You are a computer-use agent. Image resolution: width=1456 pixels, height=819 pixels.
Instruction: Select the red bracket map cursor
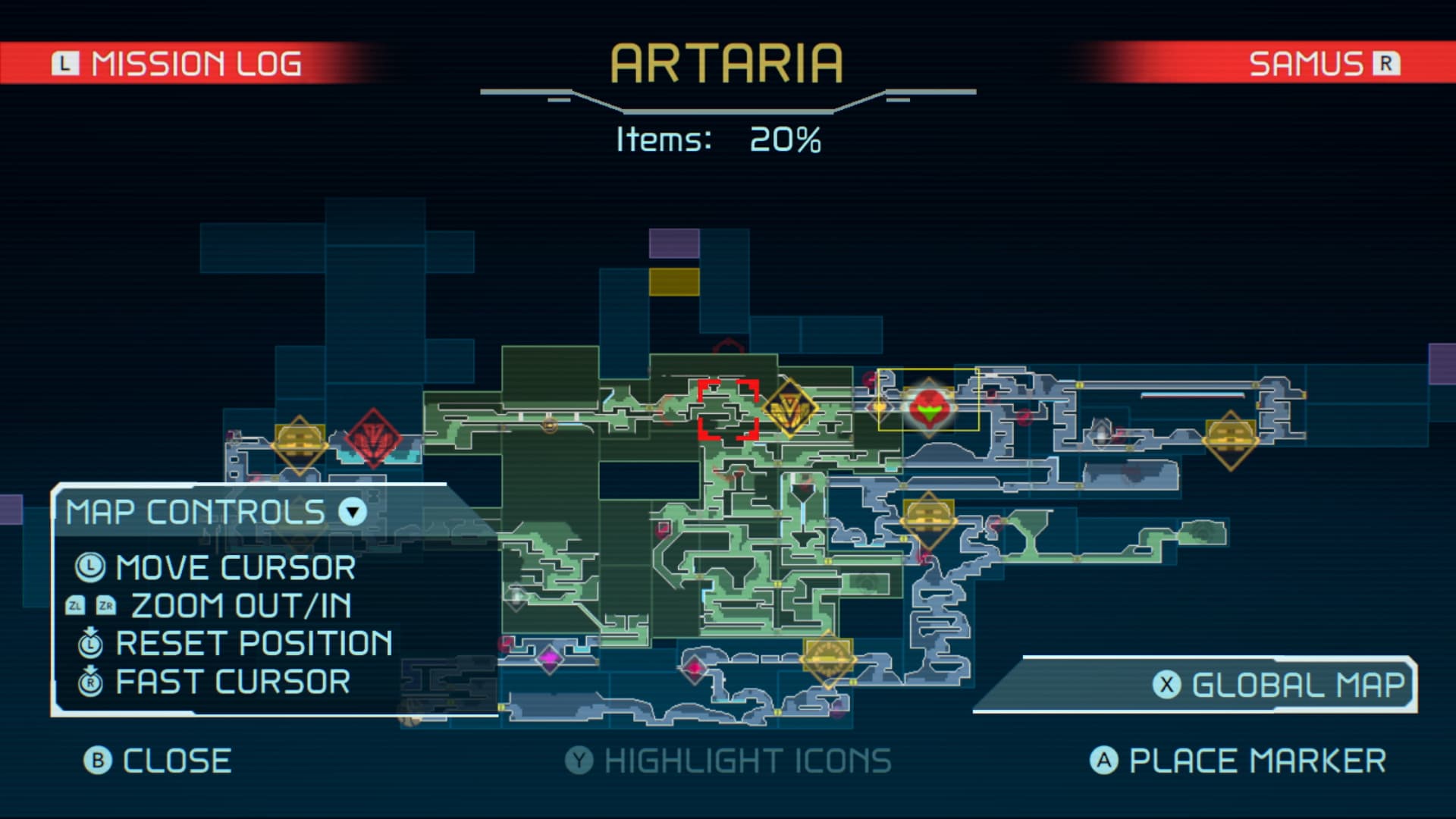pyautogui.click(x=728, y=409)
